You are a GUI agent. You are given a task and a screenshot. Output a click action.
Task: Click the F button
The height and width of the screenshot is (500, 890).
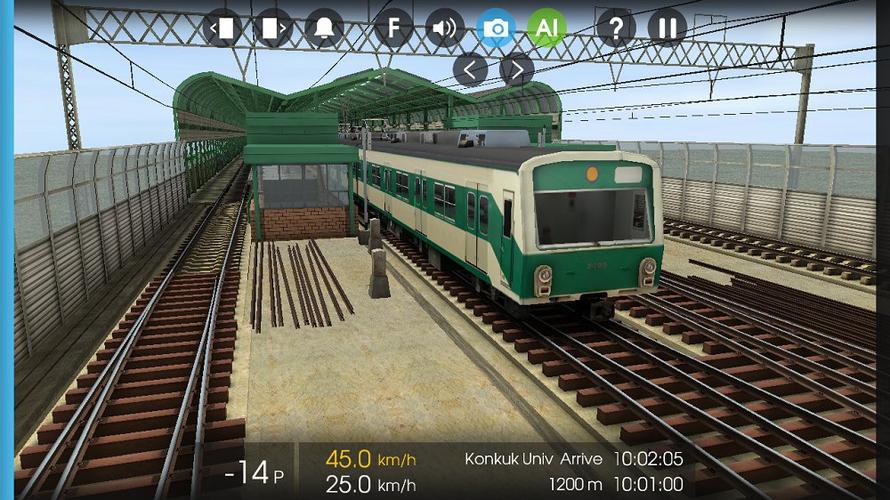click(x=394, y=27)
